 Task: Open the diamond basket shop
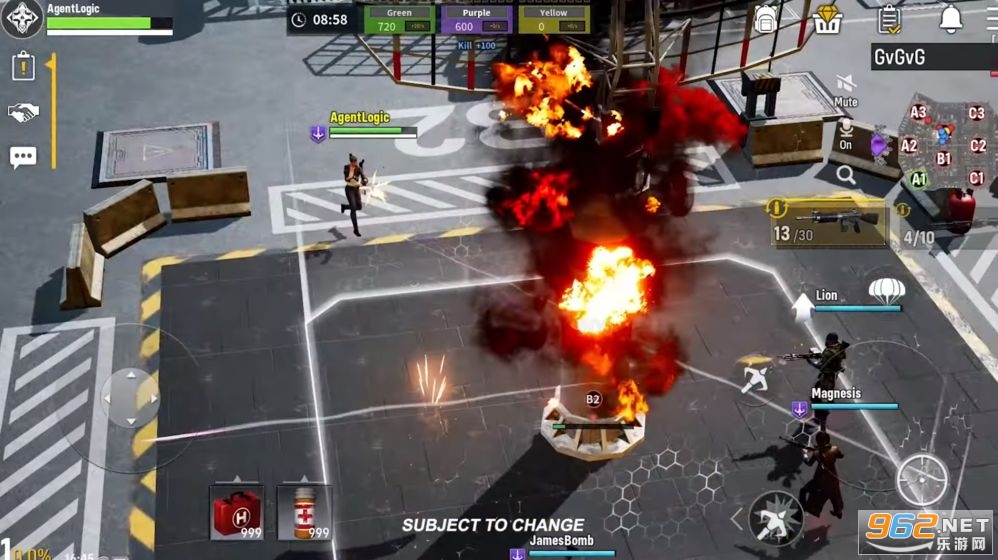click(x=828, y=18)
